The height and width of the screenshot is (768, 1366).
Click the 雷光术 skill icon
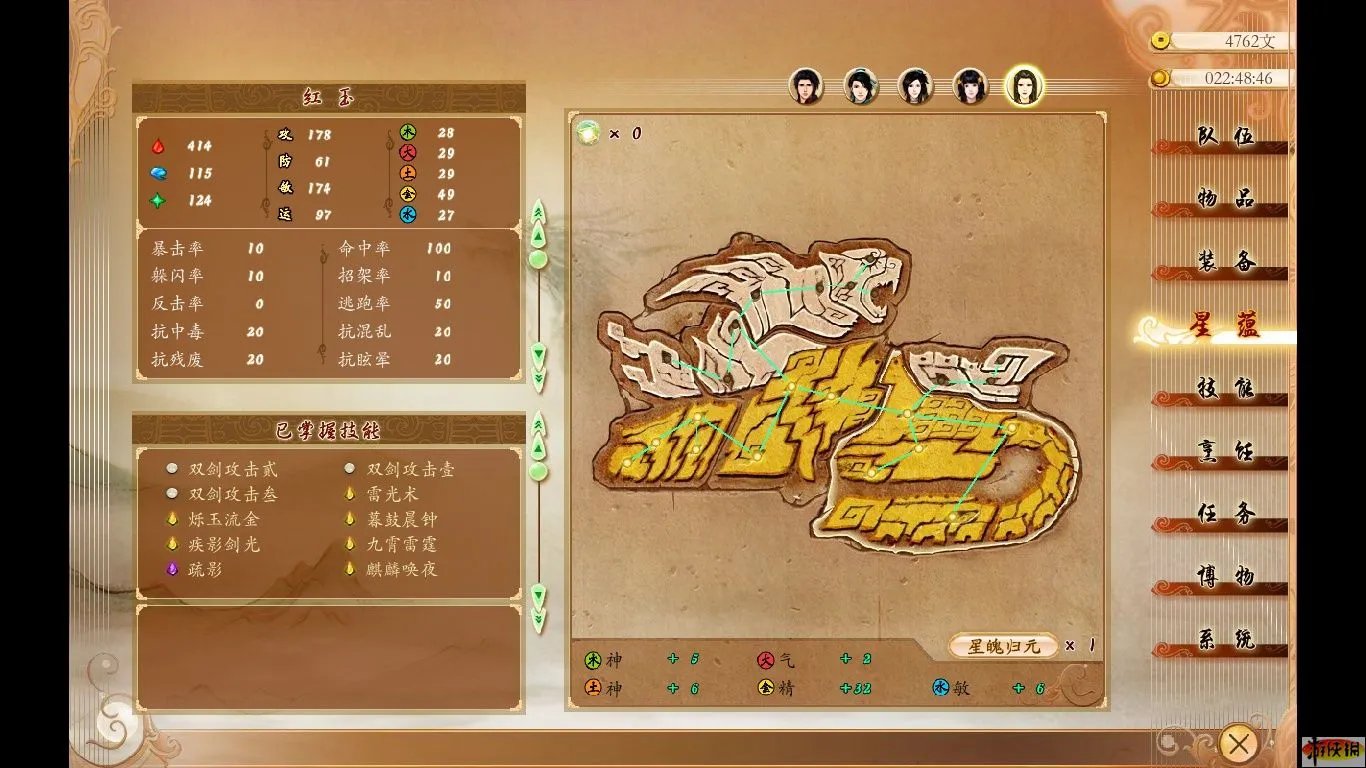[x=347, y=492]
